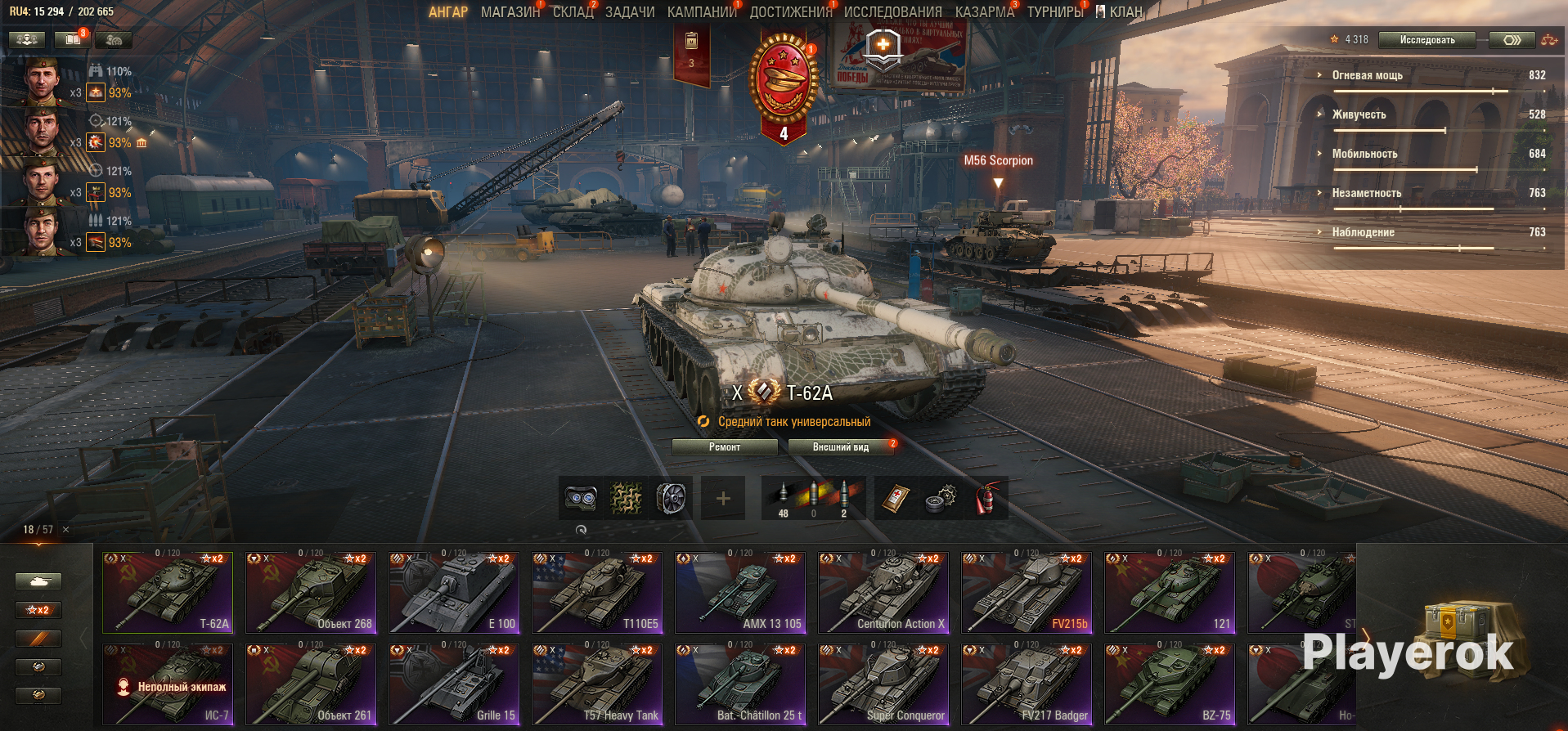Open the fire extinguisher consumable slot
This screenshot has height=731, width=1568.
(x=986, y=499)
